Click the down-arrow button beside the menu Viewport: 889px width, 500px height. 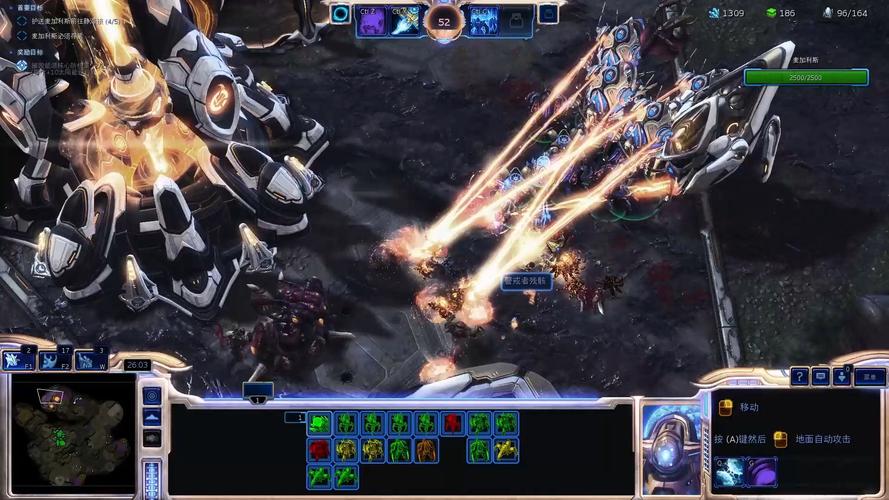[x=843, y=377]
